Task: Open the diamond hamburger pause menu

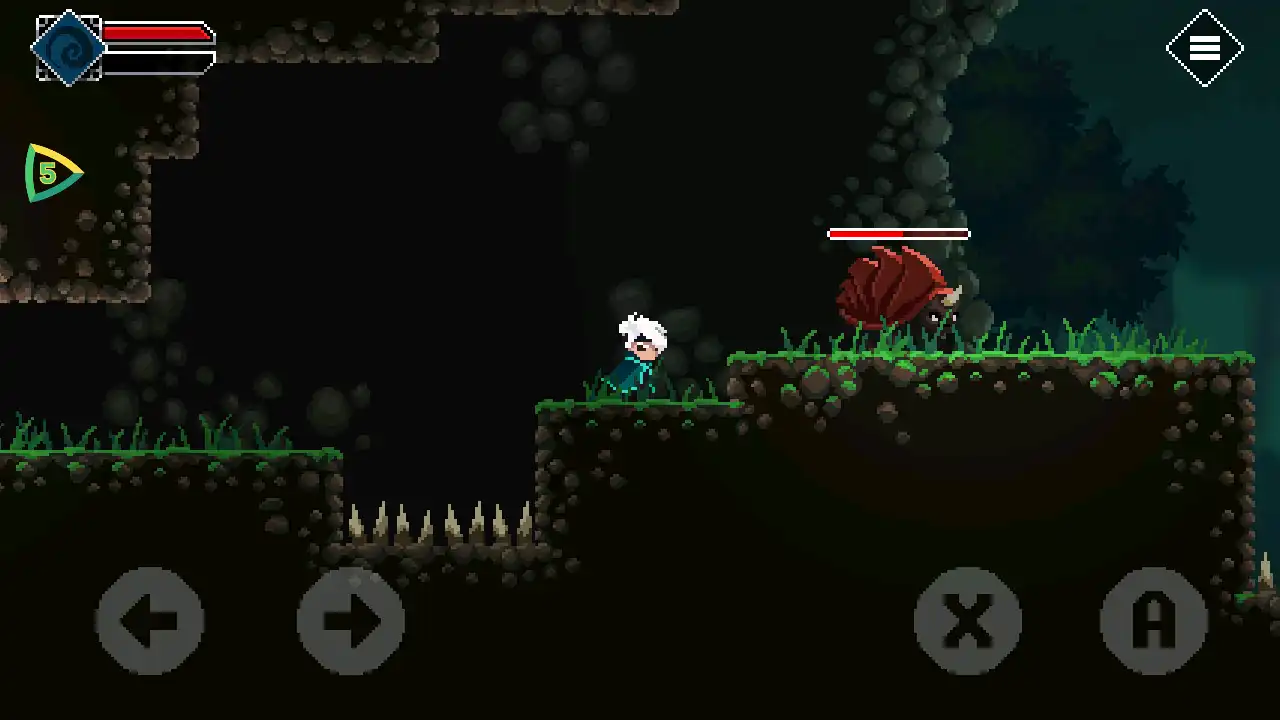Action: pos(1204,48)
